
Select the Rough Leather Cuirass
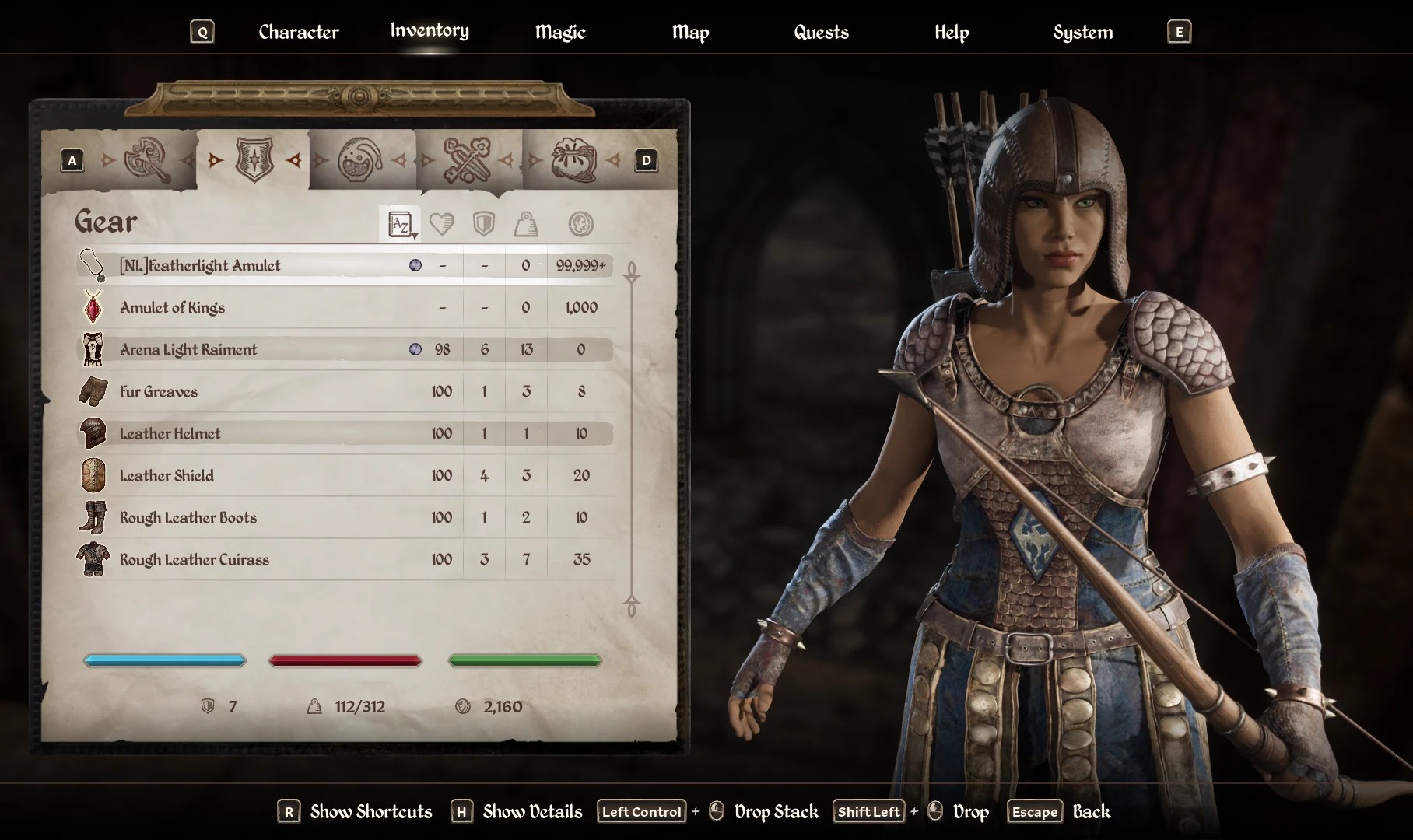(x=194, y=560)
